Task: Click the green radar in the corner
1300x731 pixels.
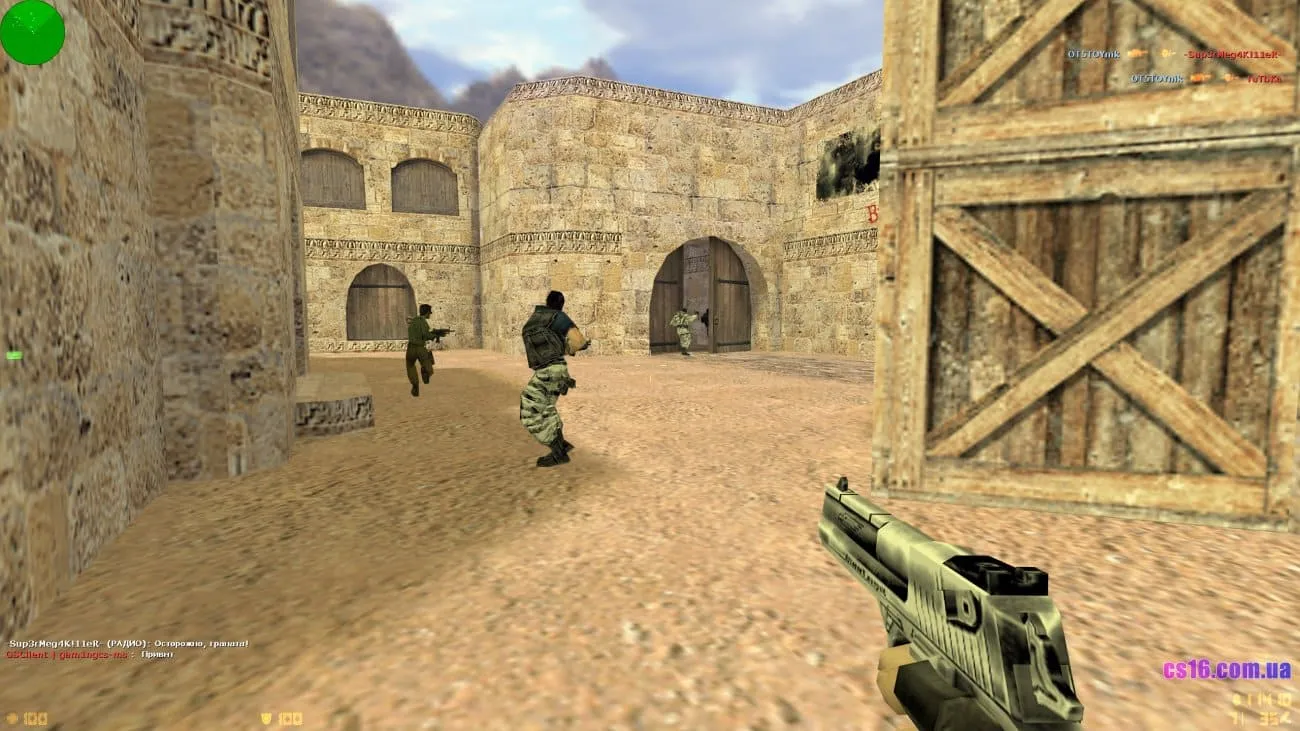Action: click(33, 33)
